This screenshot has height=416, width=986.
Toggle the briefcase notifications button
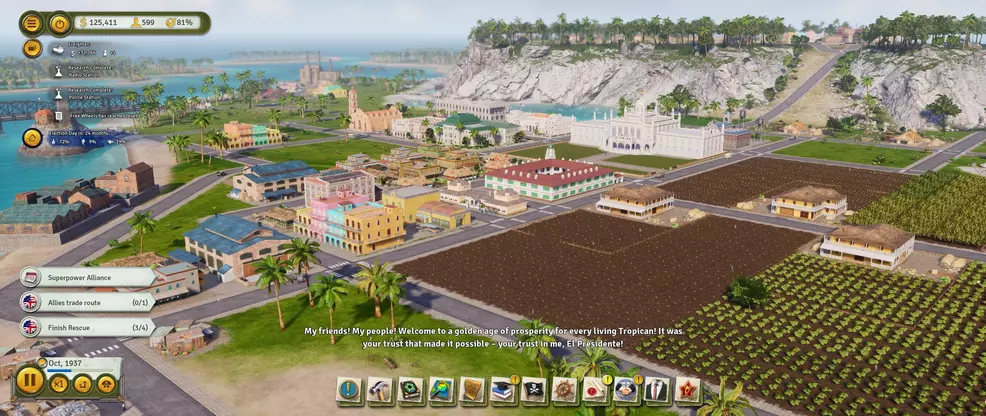click(x=32, y=48)
